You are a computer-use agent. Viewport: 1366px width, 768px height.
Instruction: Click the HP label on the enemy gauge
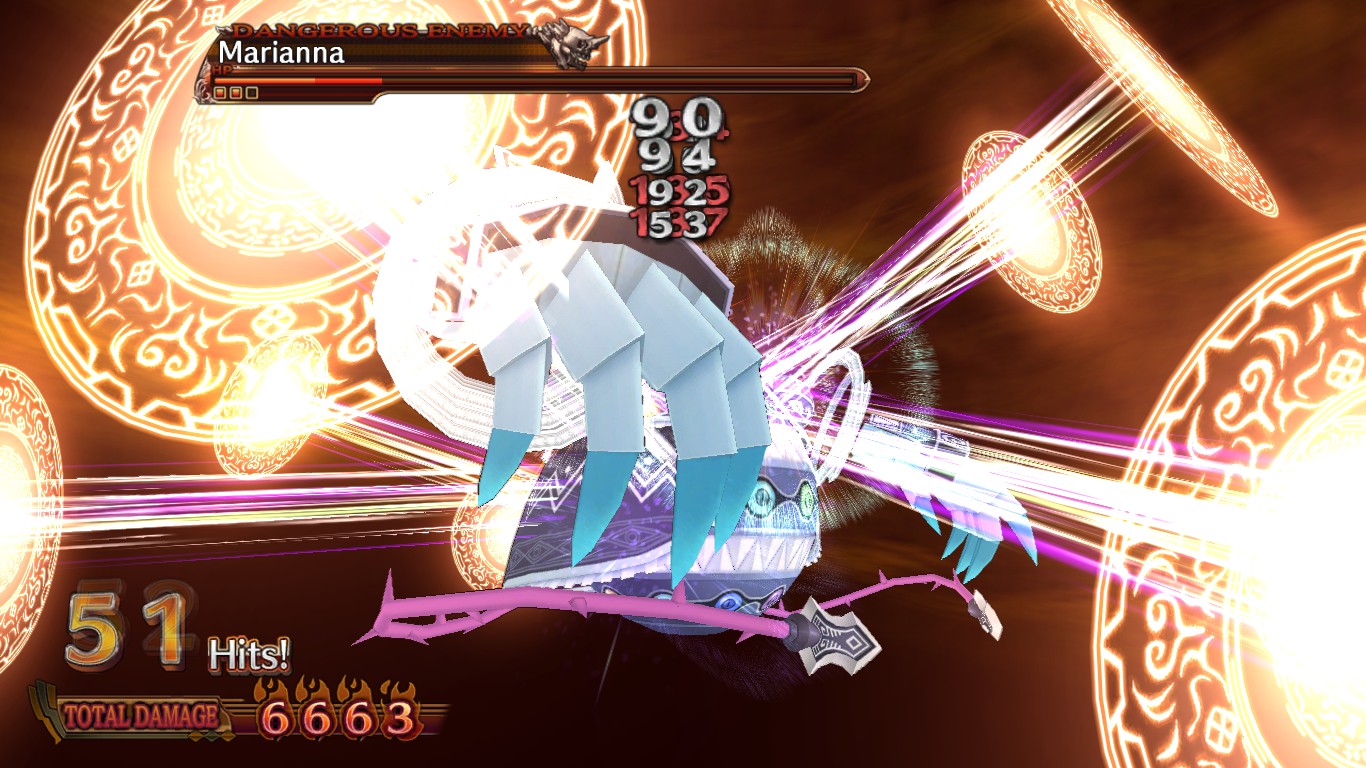[221, 70]
